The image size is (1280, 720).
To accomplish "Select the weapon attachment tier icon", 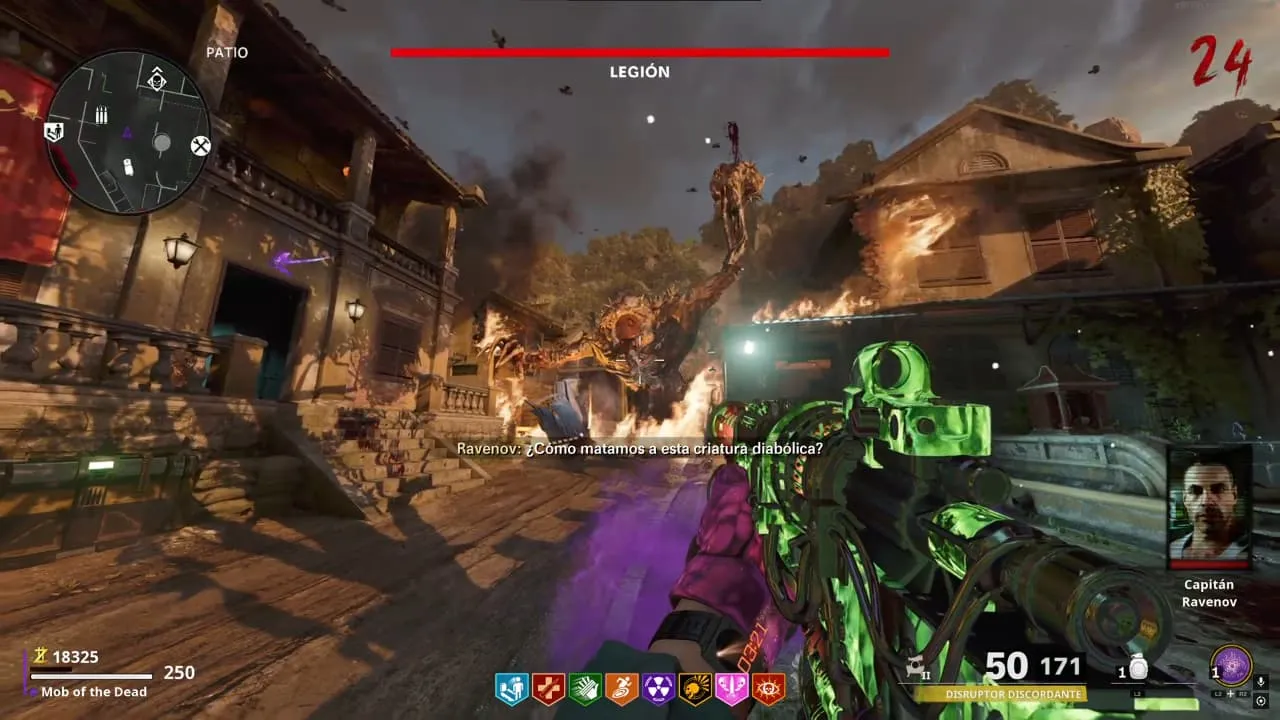I will click(x=914, y=666).
